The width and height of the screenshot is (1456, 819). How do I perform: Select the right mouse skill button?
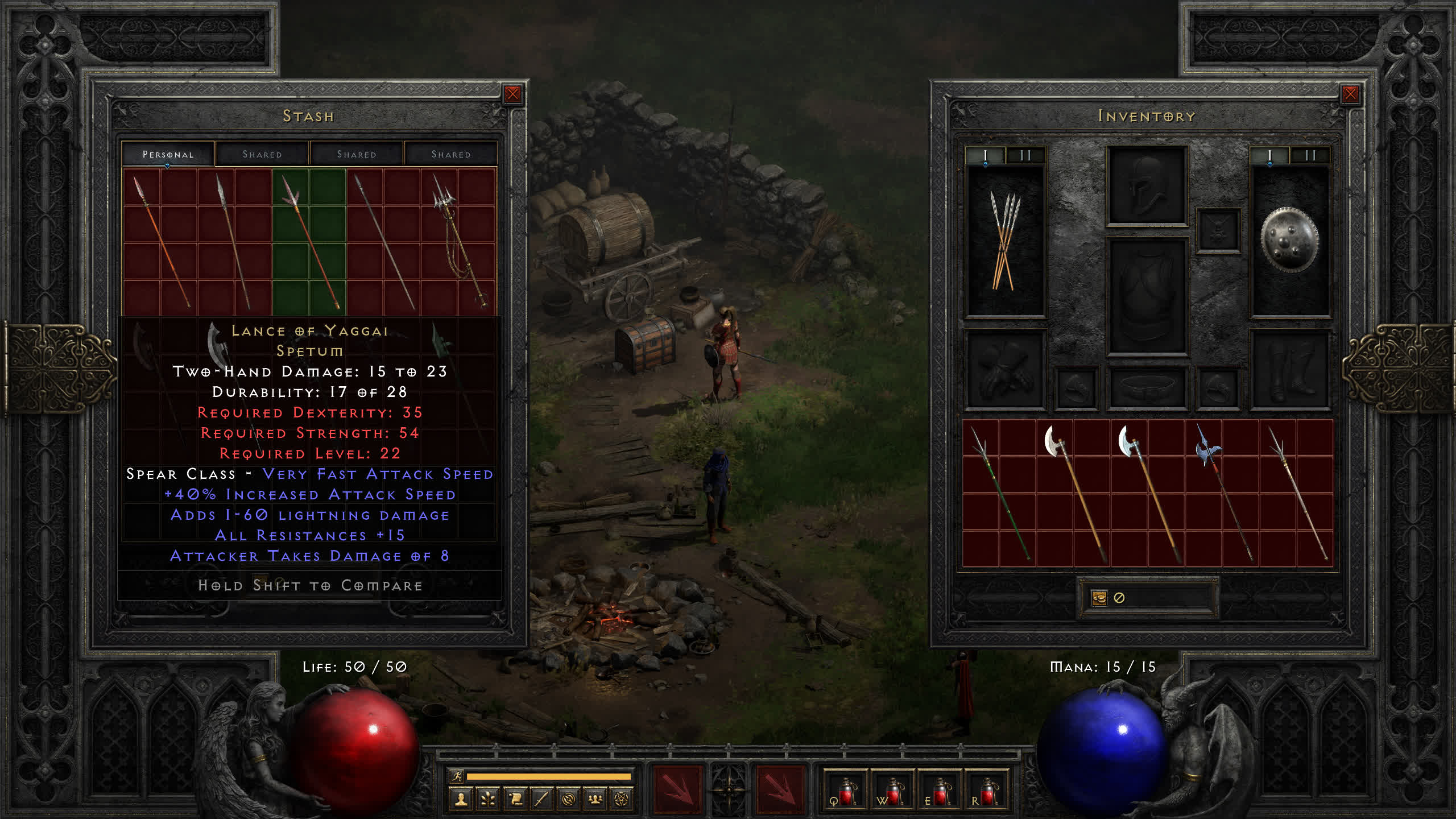point(780,789)
